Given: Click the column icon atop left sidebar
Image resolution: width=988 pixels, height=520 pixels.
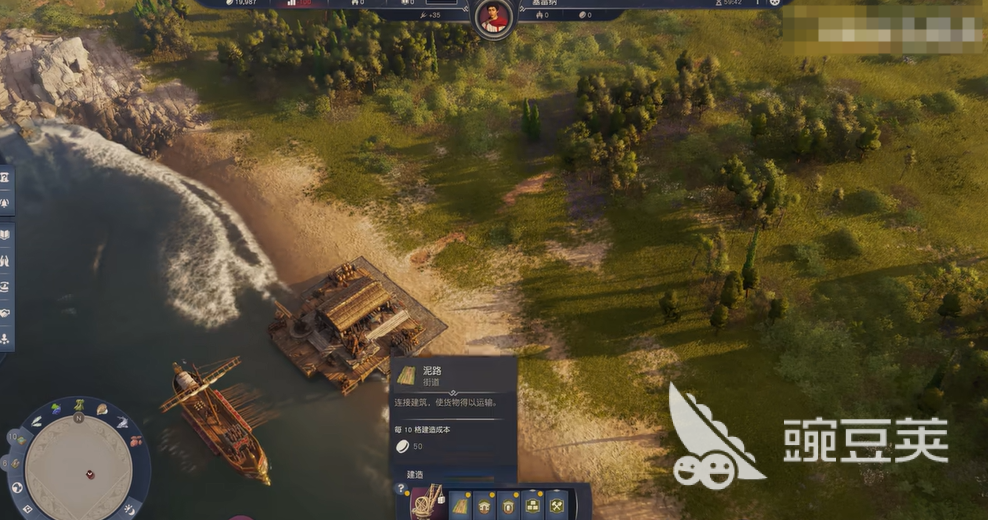Looking at the screenshot, I should click(6, 178).
